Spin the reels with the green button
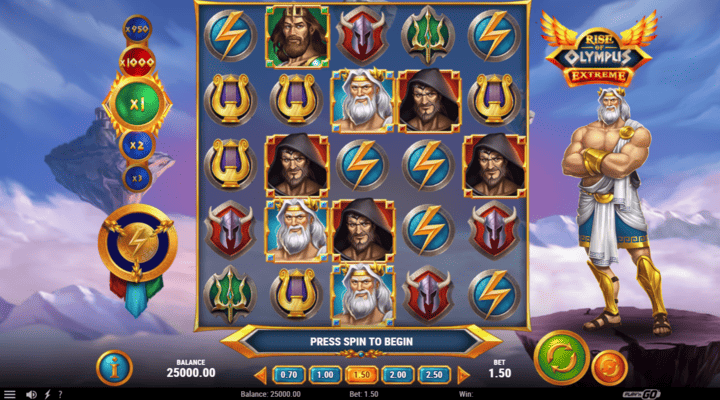Screen dimensions: 720x400 (559, 357)
